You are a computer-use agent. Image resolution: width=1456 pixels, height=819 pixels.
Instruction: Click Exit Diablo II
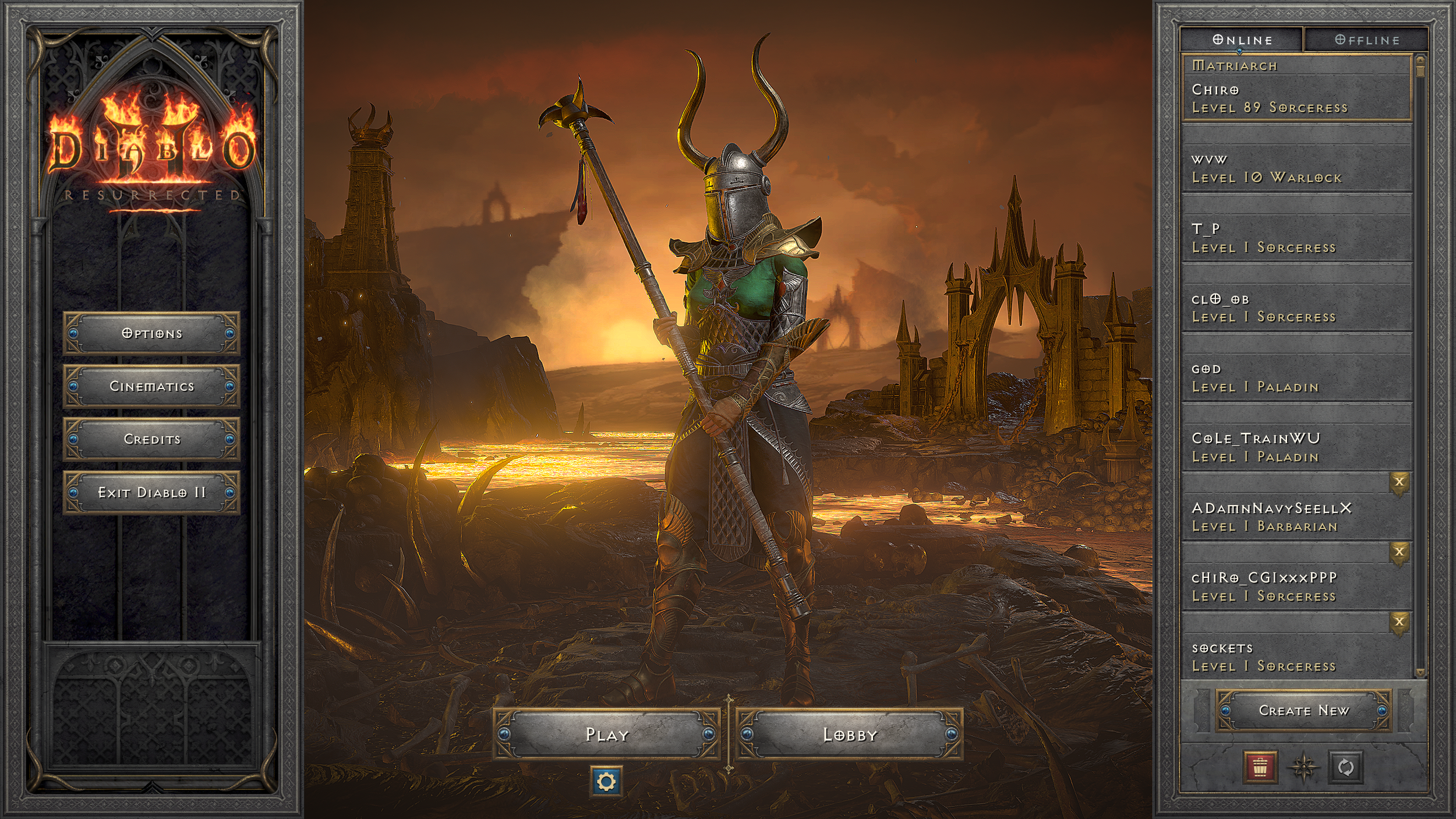[x=151, y=493]
